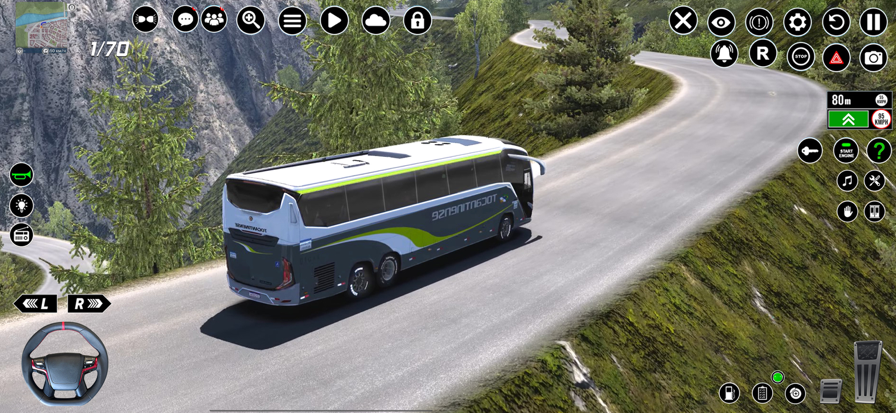Screen dimensions: 896x413
Task: Shift into reverse with the R button
Action: click(x=763, y=54)
